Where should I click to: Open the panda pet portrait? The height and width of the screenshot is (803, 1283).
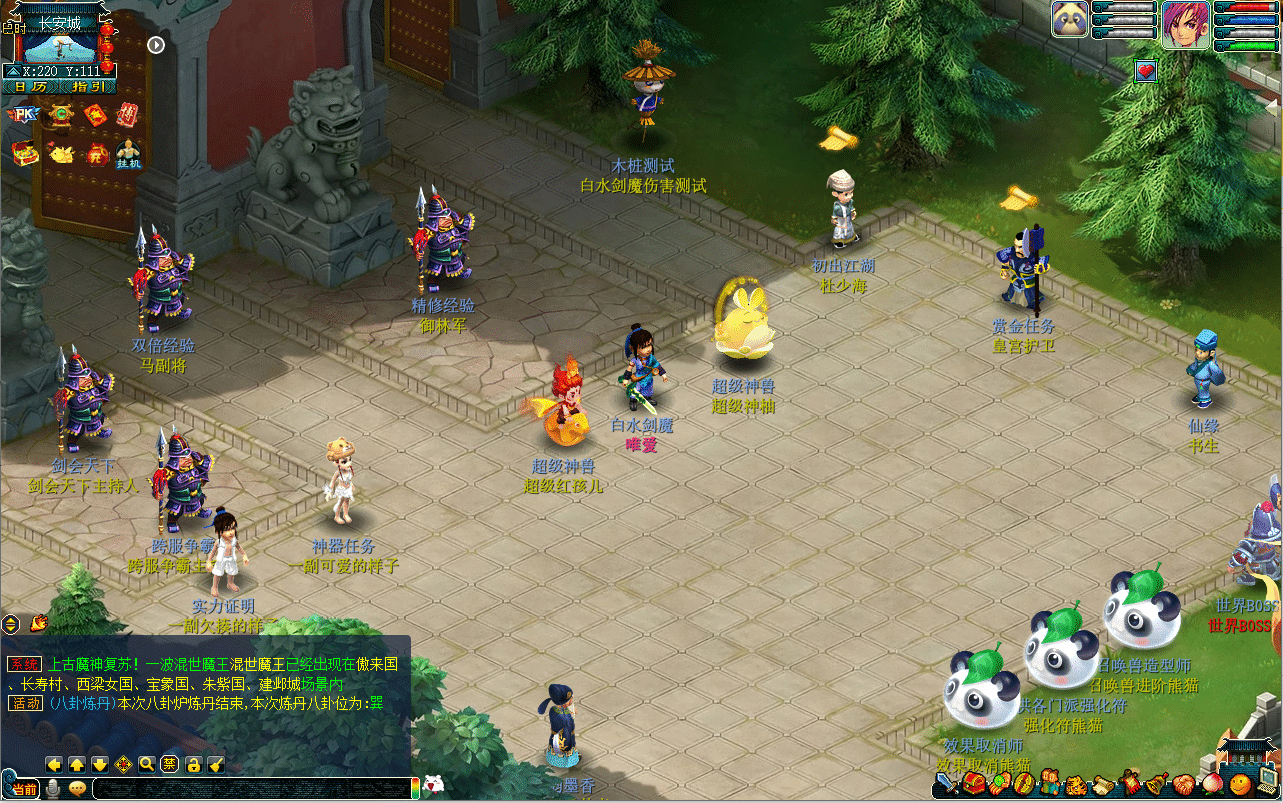(1070, 19)
